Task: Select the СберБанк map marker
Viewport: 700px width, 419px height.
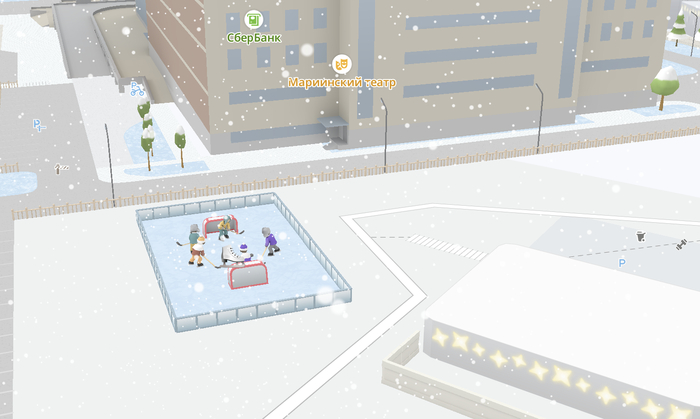Action: pos(254,20)
